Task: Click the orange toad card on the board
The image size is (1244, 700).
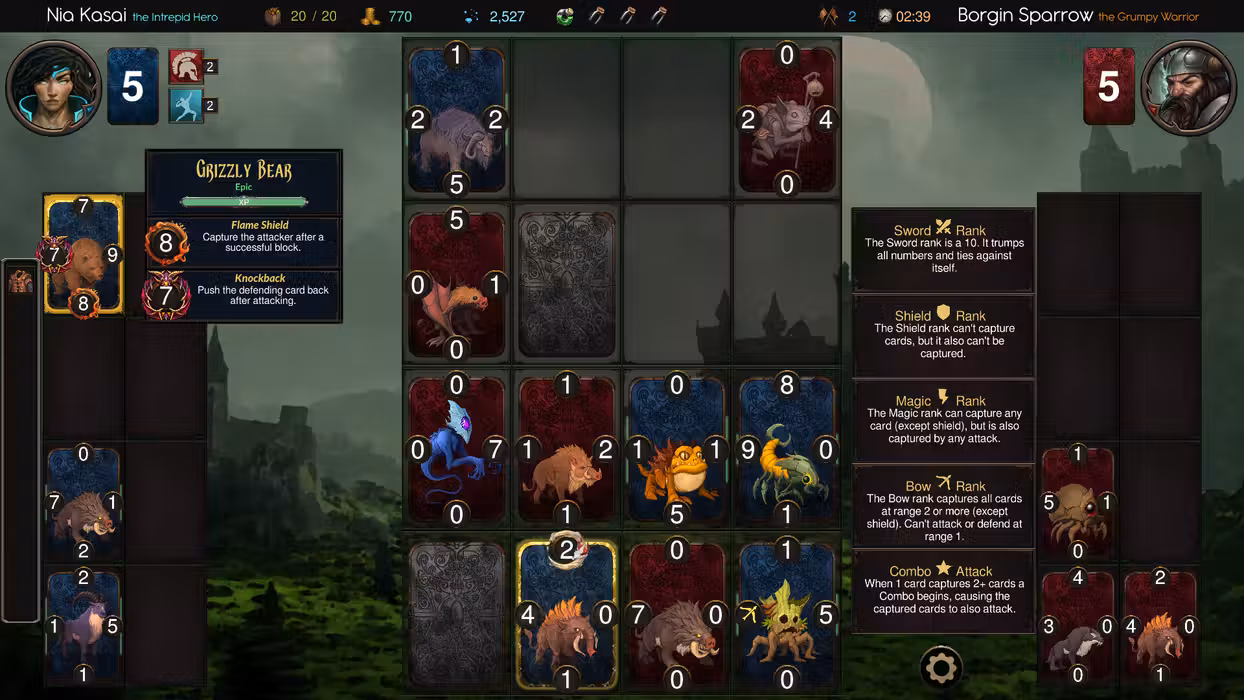Action: 677,451
